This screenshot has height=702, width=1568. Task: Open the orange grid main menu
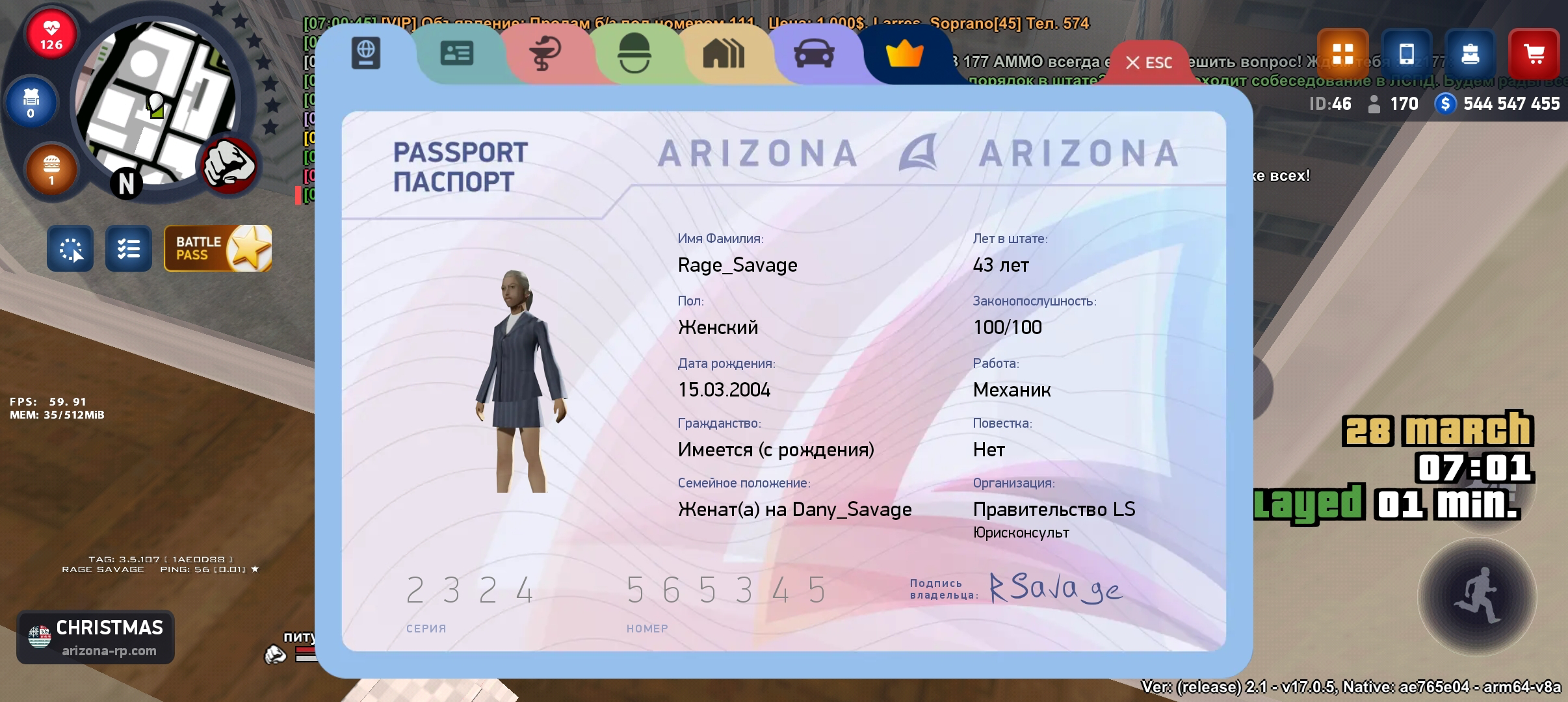pos(1342,54)
